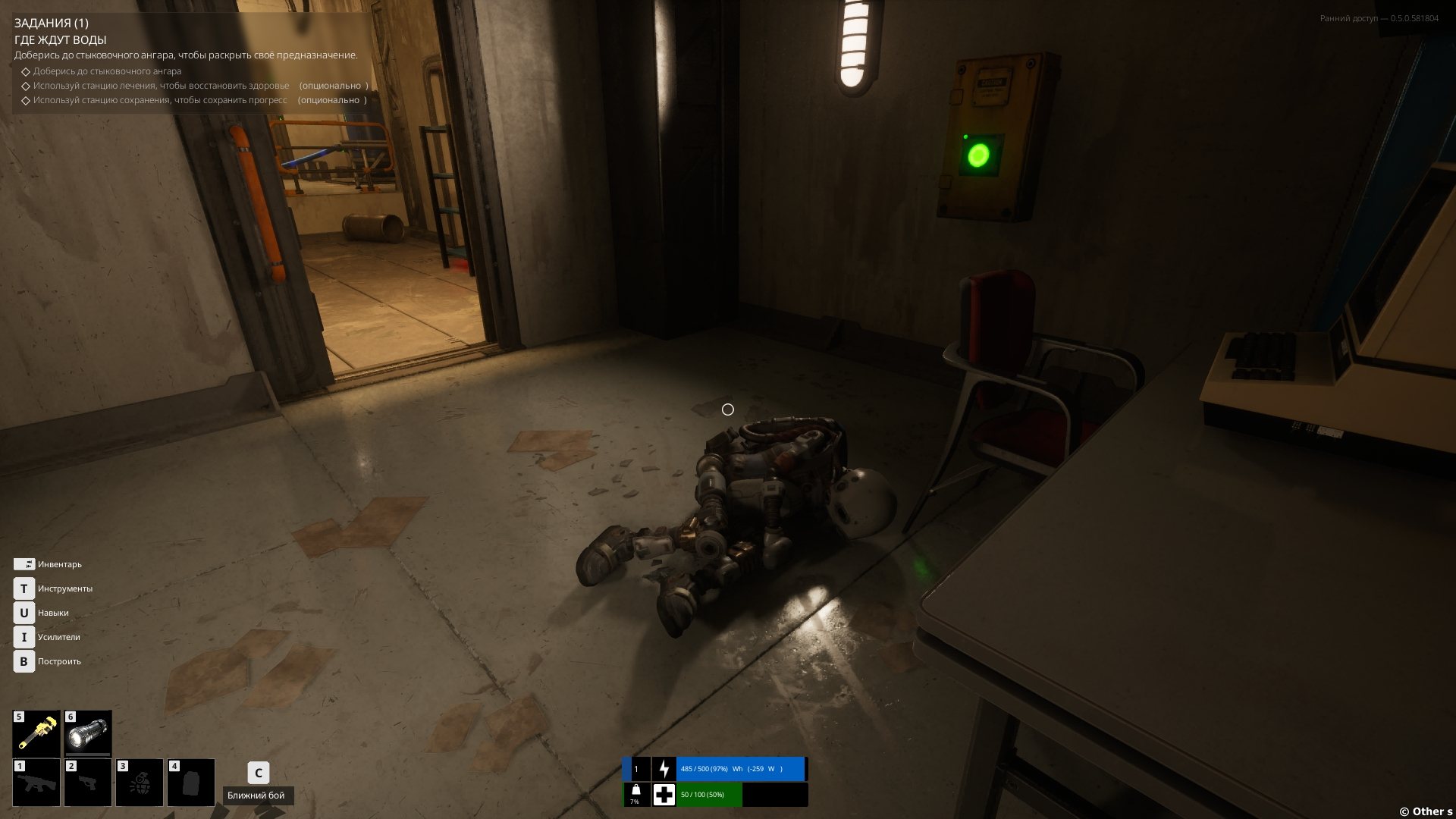1456x819 pixels.
Task: Select the grenade hotbar slot
Action: tap(140, 782)
